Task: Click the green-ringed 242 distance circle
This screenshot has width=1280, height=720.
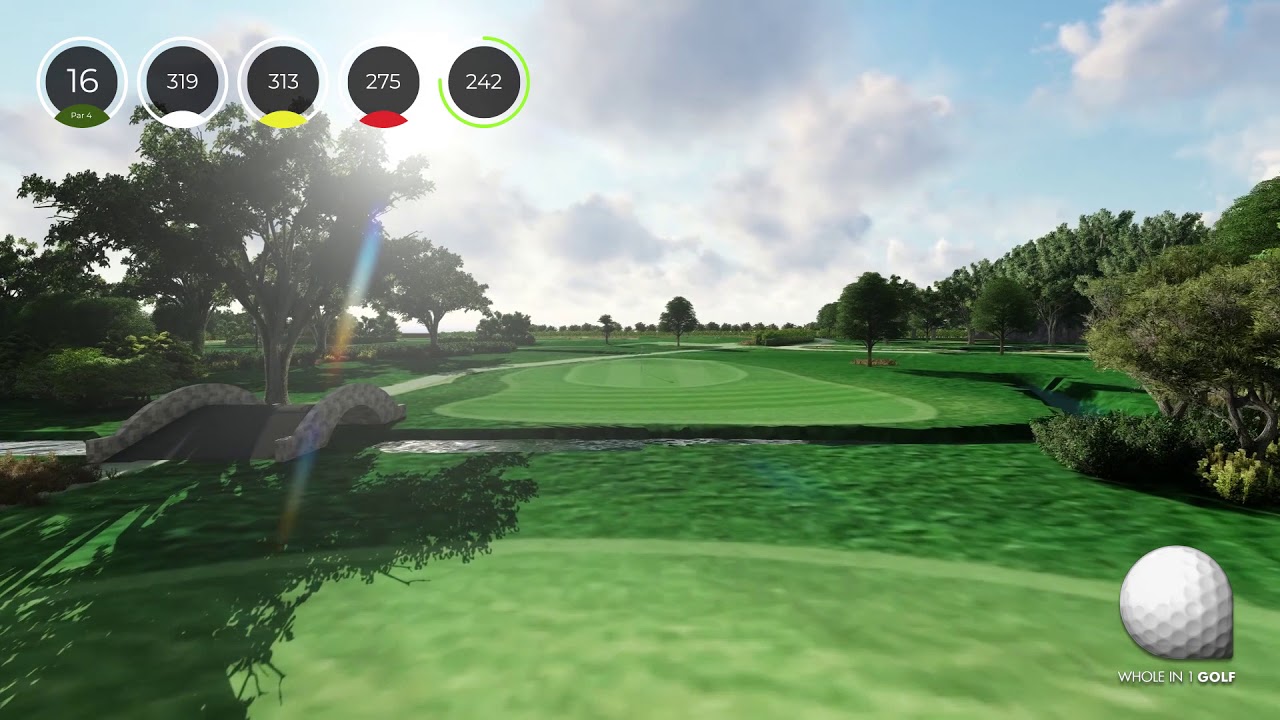Action: (484, 82)
